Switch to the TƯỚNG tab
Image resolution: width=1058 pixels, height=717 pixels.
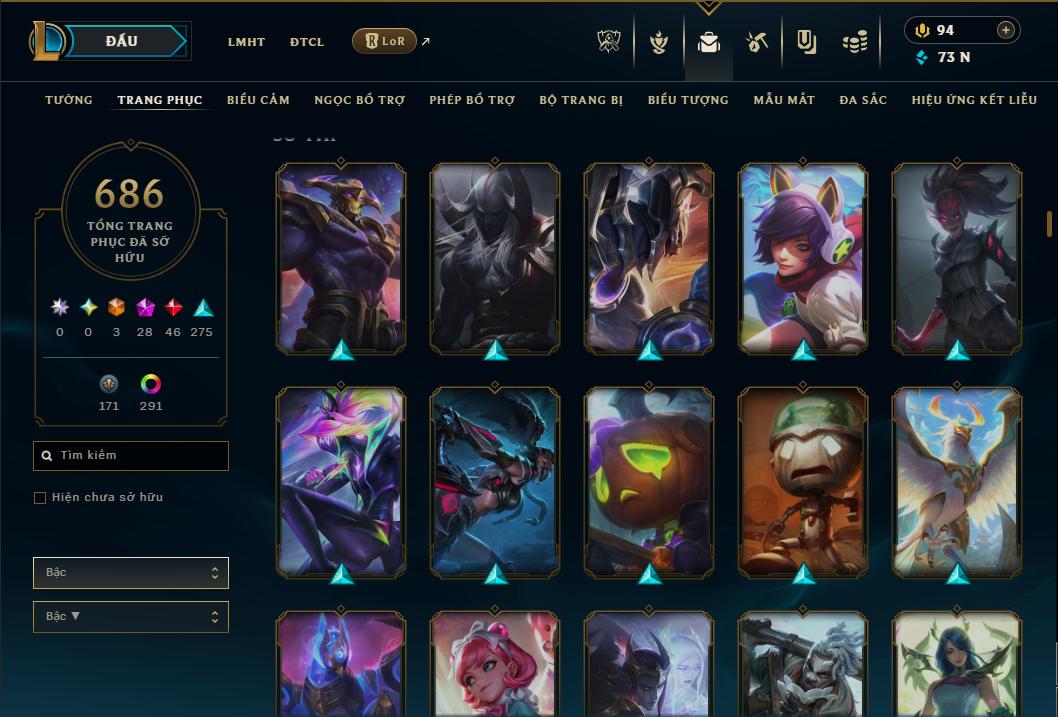[x=69, y=100]
